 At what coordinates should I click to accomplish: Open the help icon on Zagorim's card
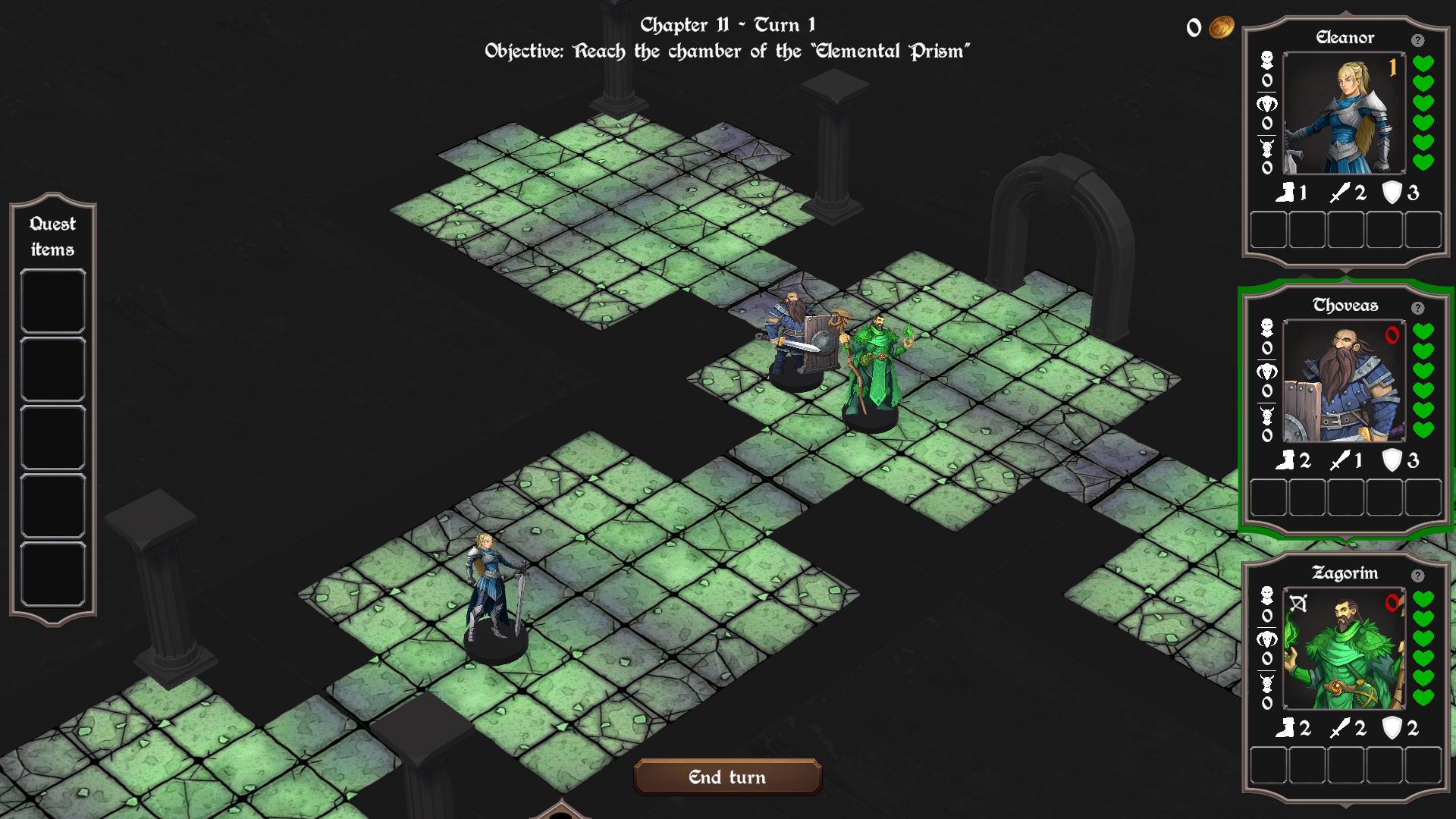[1417, 576]
